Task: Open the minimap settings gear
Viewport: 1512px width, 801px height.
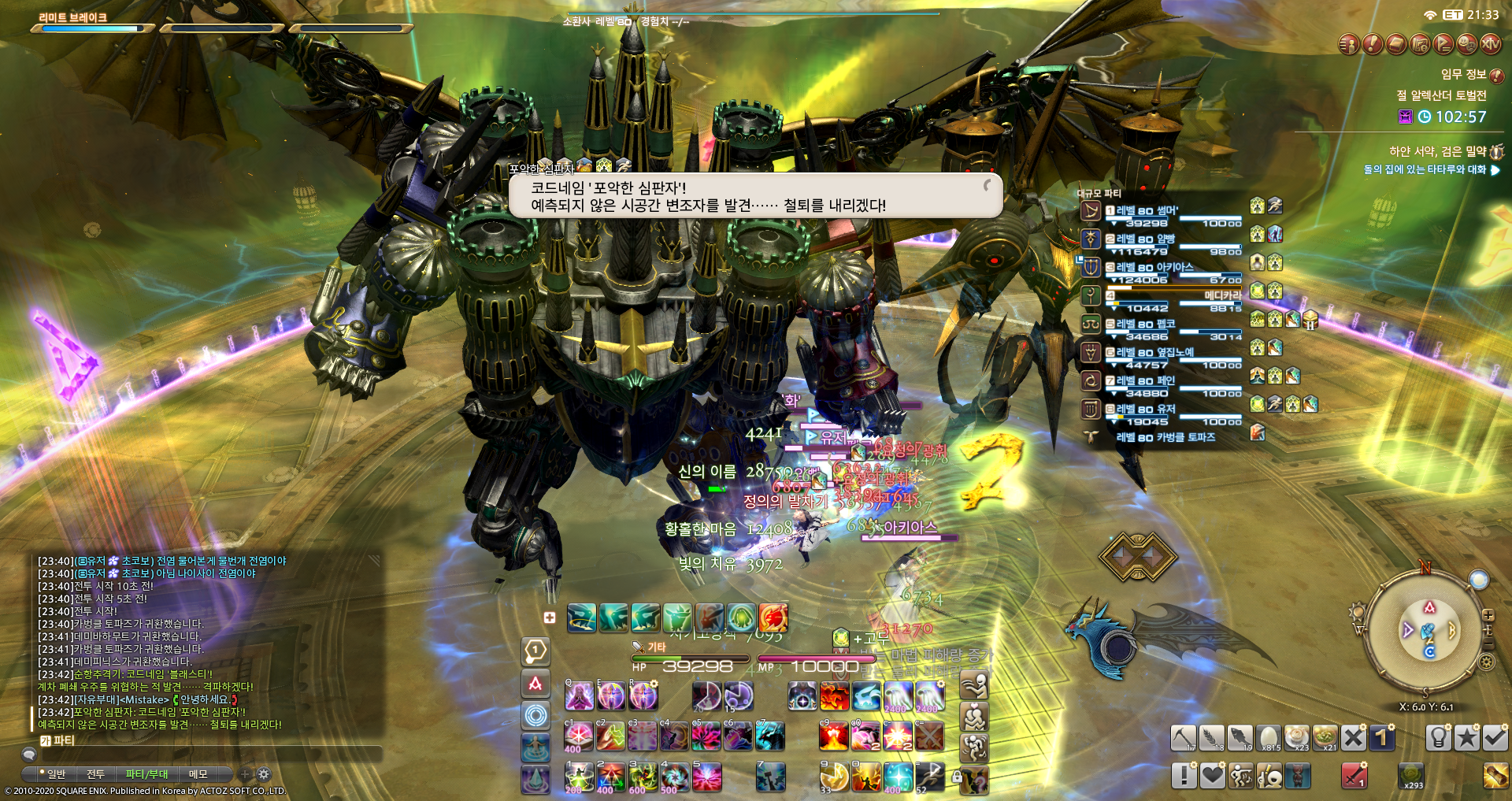Action: click(x=1487, y=662)
